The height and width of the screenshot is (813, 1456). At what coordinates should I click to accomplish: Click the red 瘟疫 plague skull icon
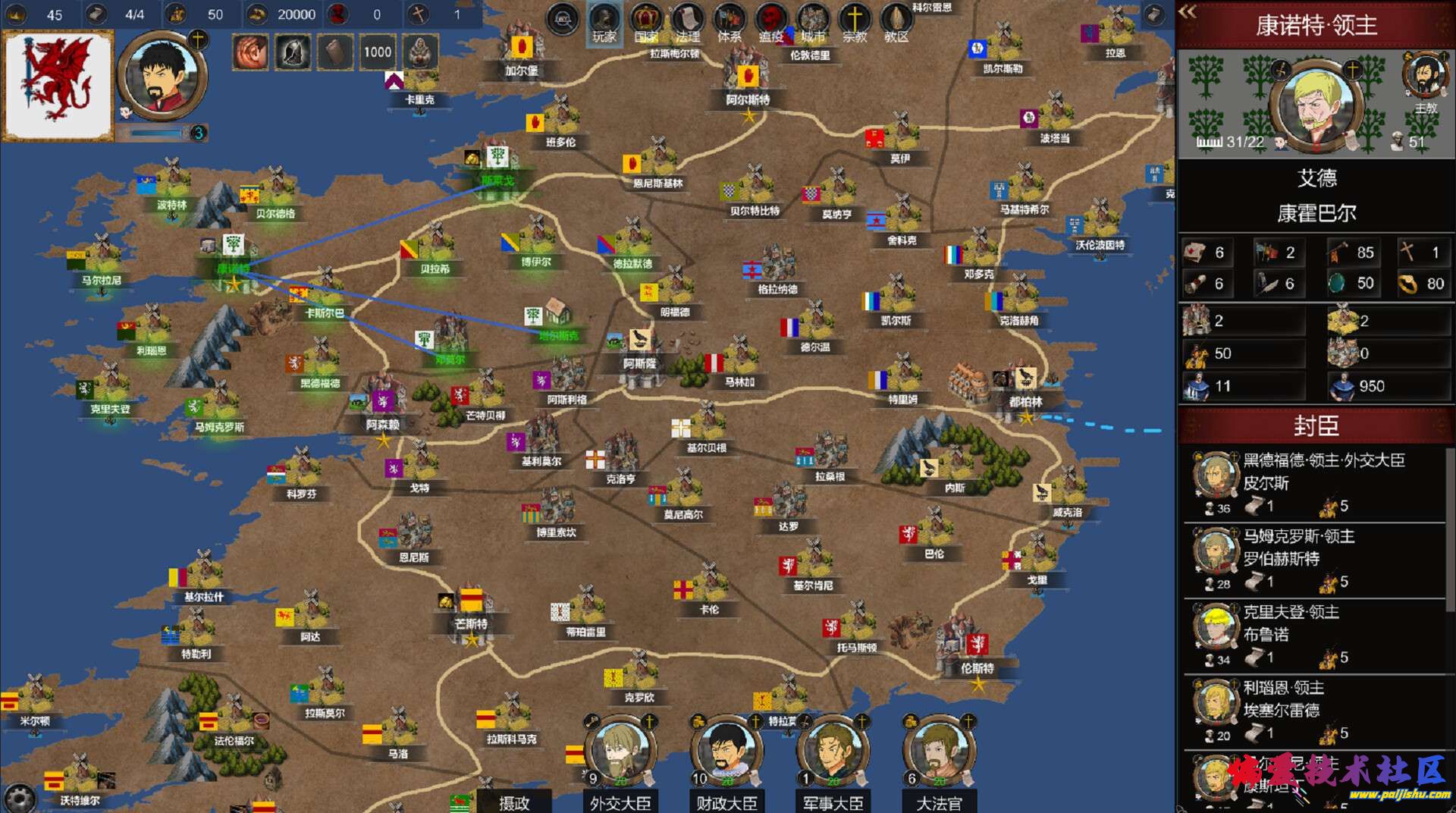tap(770, 21)
